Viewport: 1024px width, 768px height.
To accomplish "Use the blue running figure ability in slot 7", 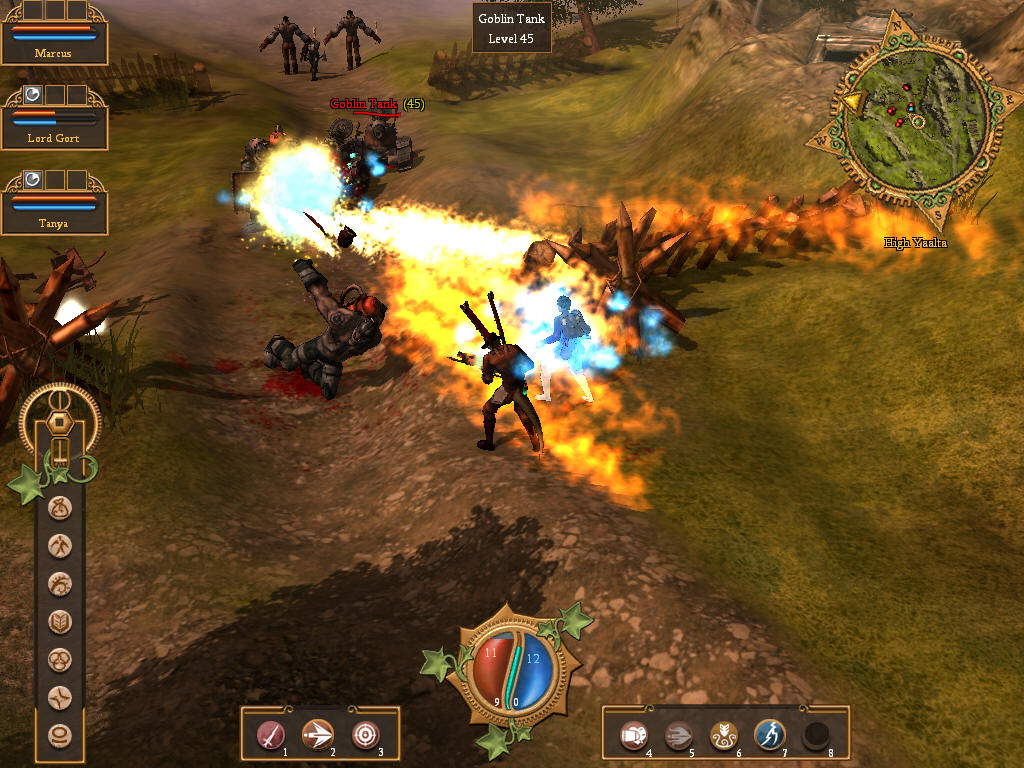I will (x=770, y=736).
